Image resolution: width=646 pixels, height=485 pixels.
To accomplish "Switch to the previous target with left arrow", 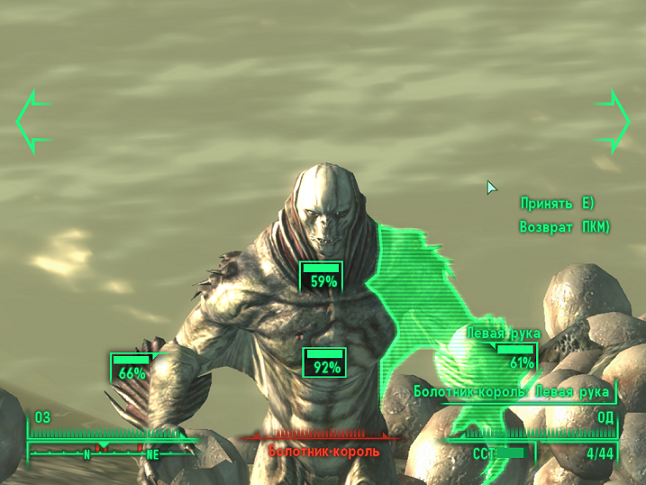I will (x=31, y=121).
